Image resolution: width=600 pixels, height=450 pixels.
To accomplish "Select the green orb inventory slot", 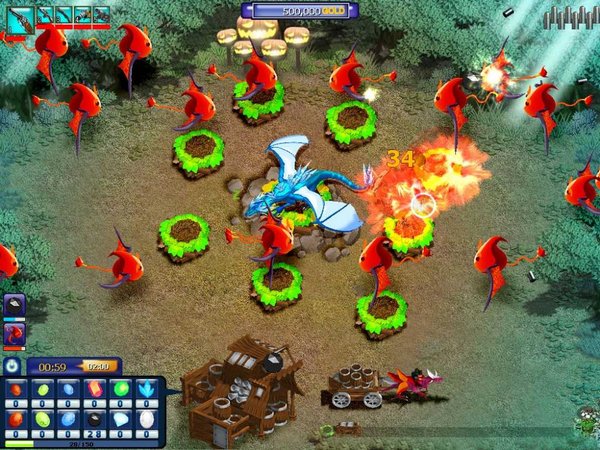I will click(x=122, y=389).
